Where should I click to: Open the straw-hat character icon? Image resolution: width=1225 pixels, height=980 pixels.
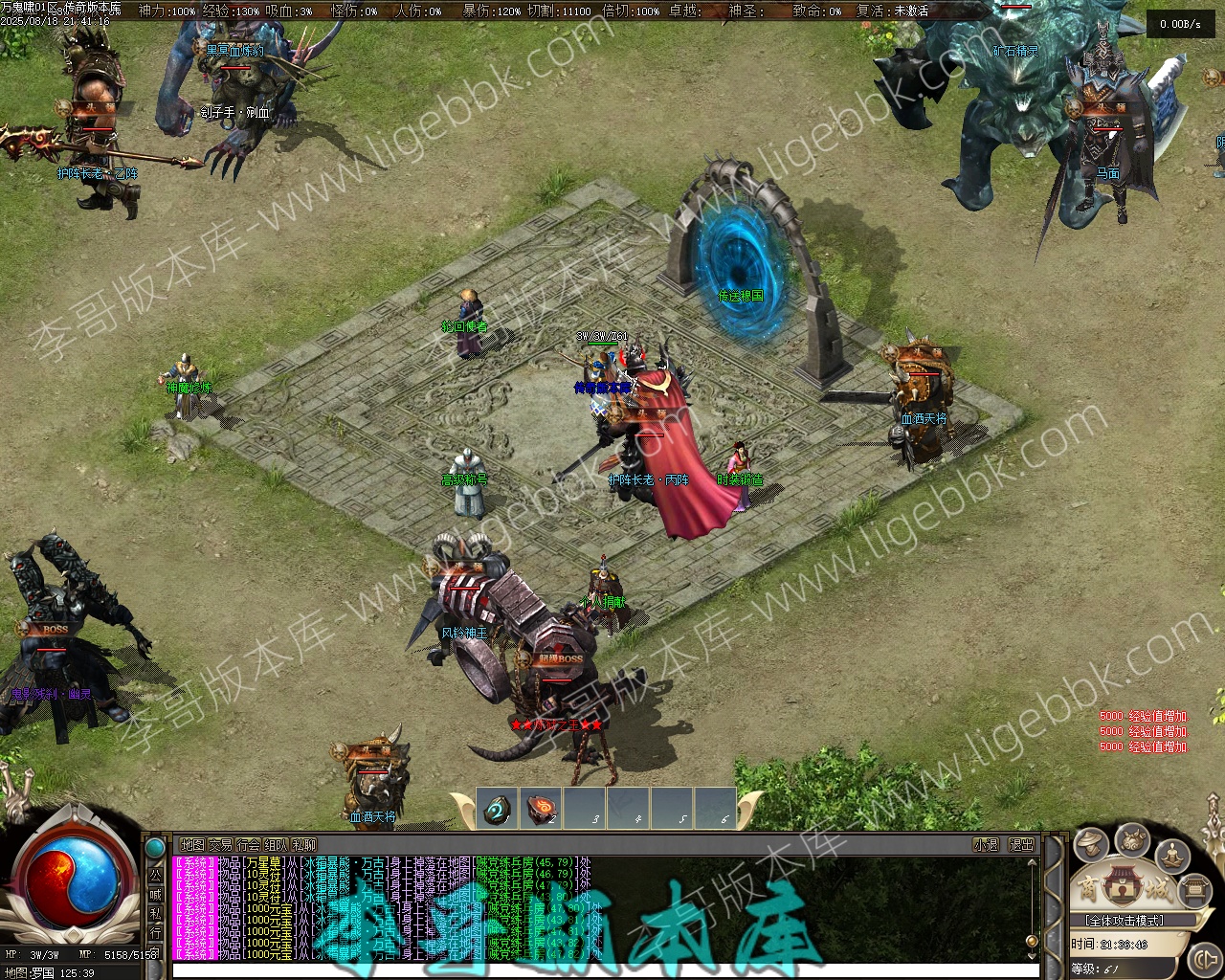1091,845
